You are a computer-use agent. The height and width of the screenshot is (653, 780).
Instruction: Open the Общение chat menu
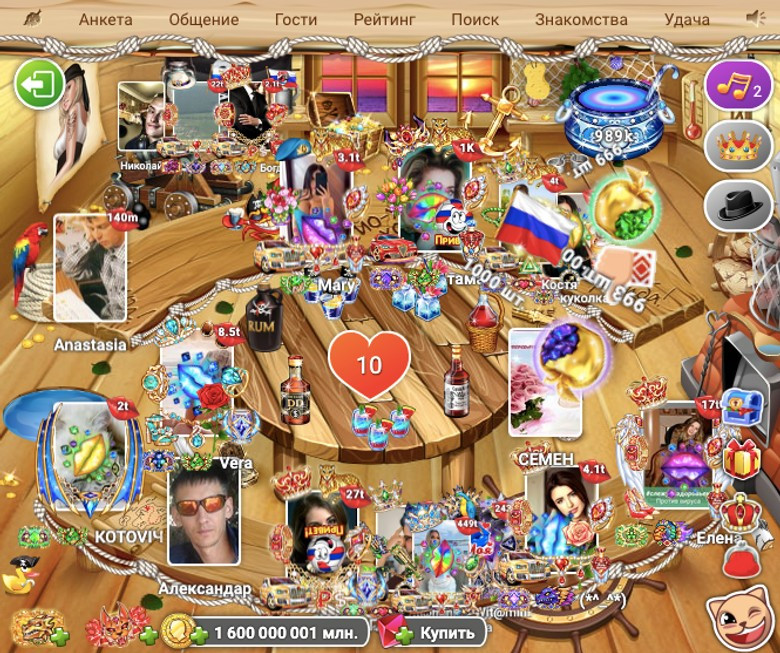(x=204, y=19)
